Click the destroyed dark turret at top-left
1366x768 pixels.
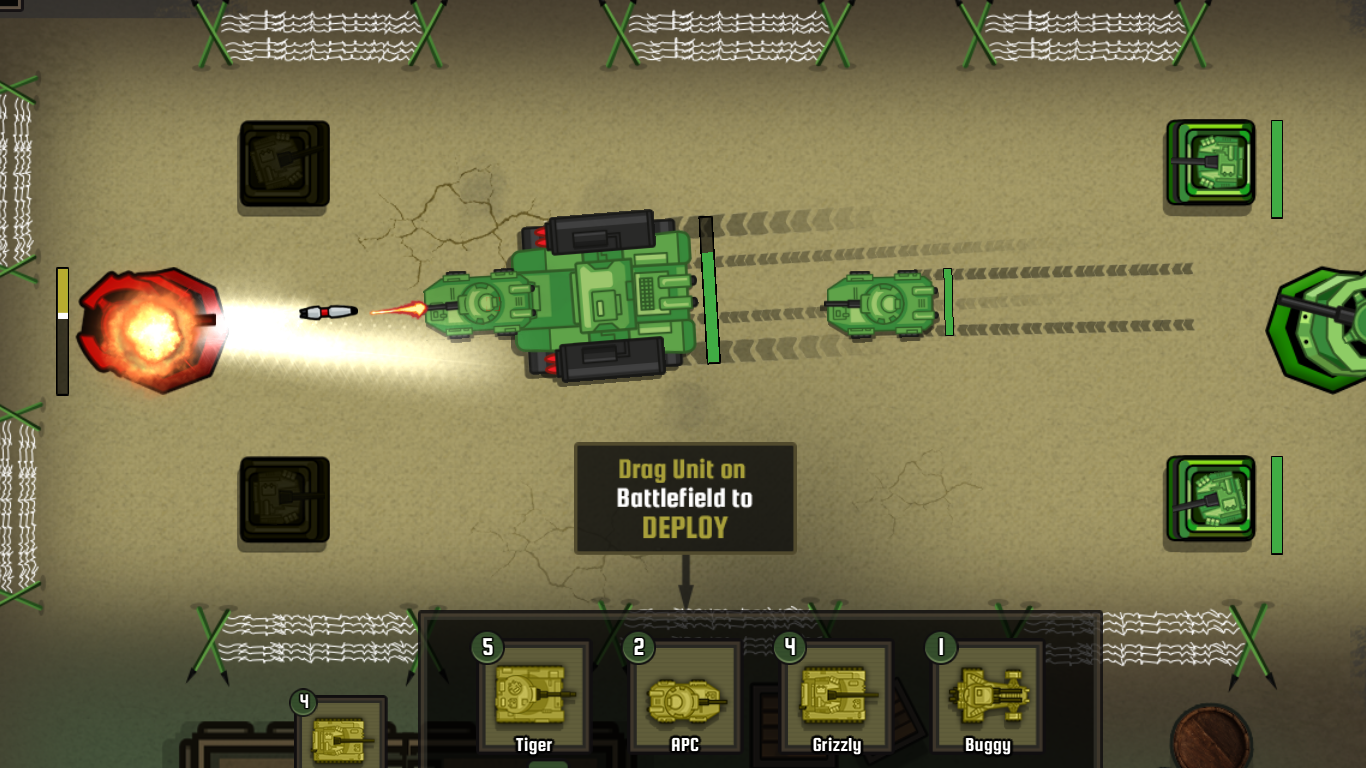[x=283, y=165]
